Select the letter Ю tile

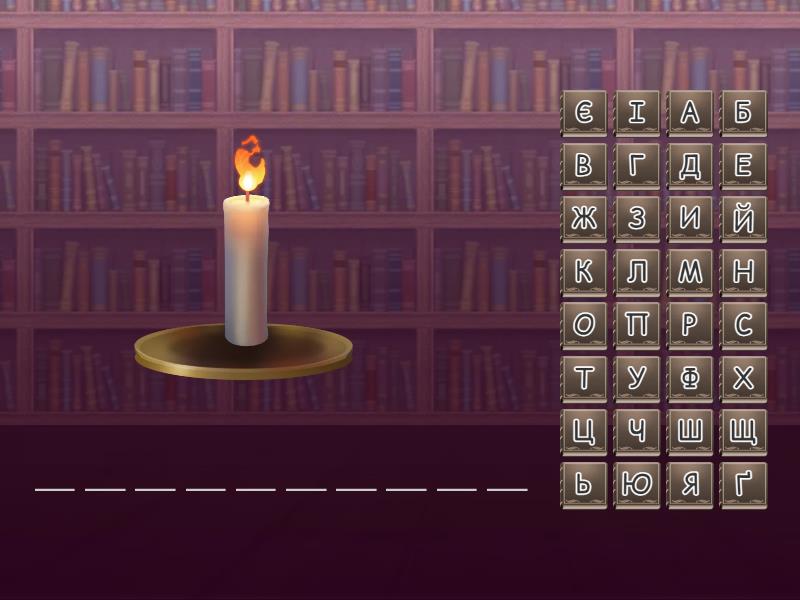pos(637,484)
